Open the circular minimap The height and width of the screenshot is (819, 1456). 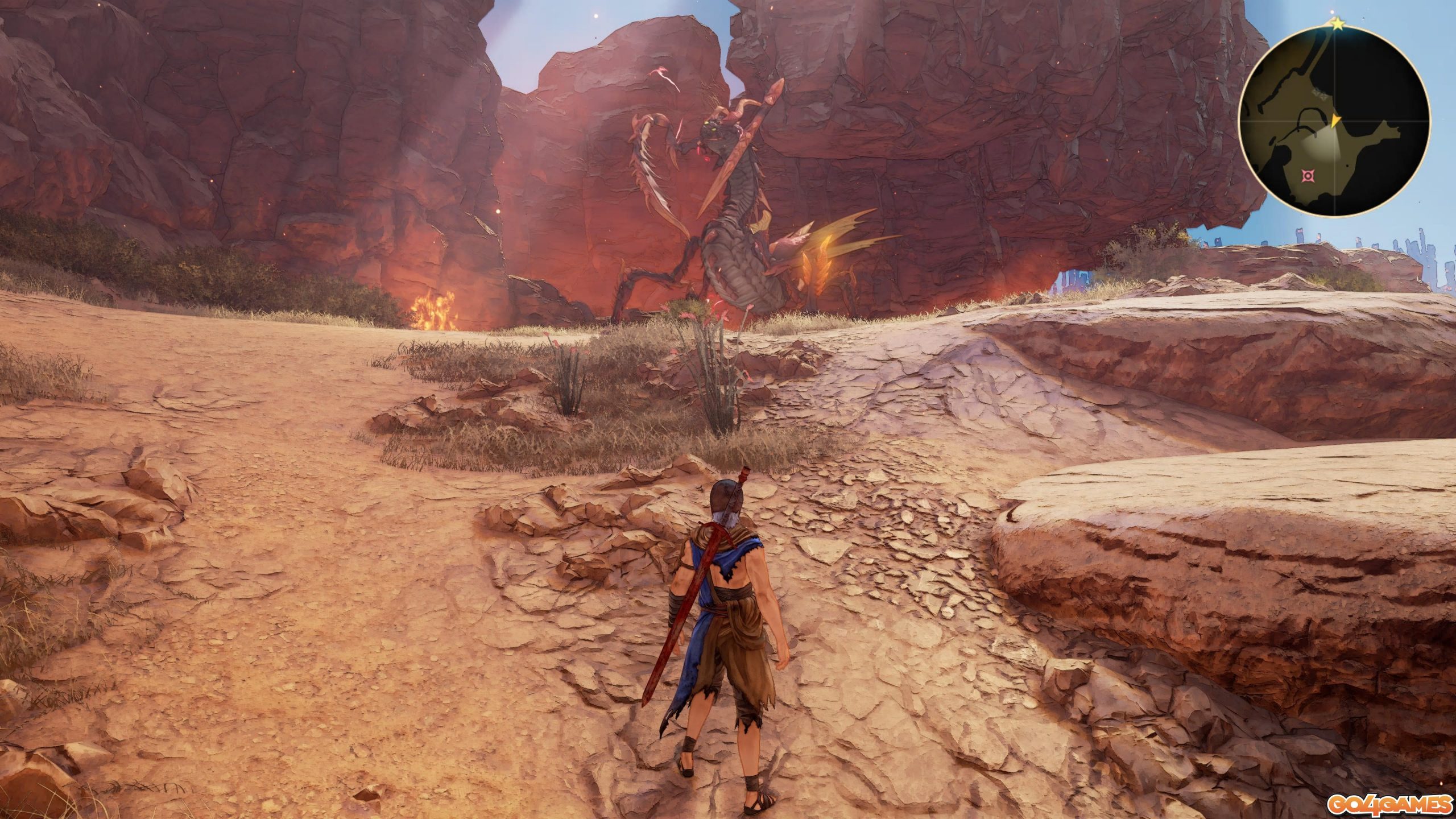1334,121
